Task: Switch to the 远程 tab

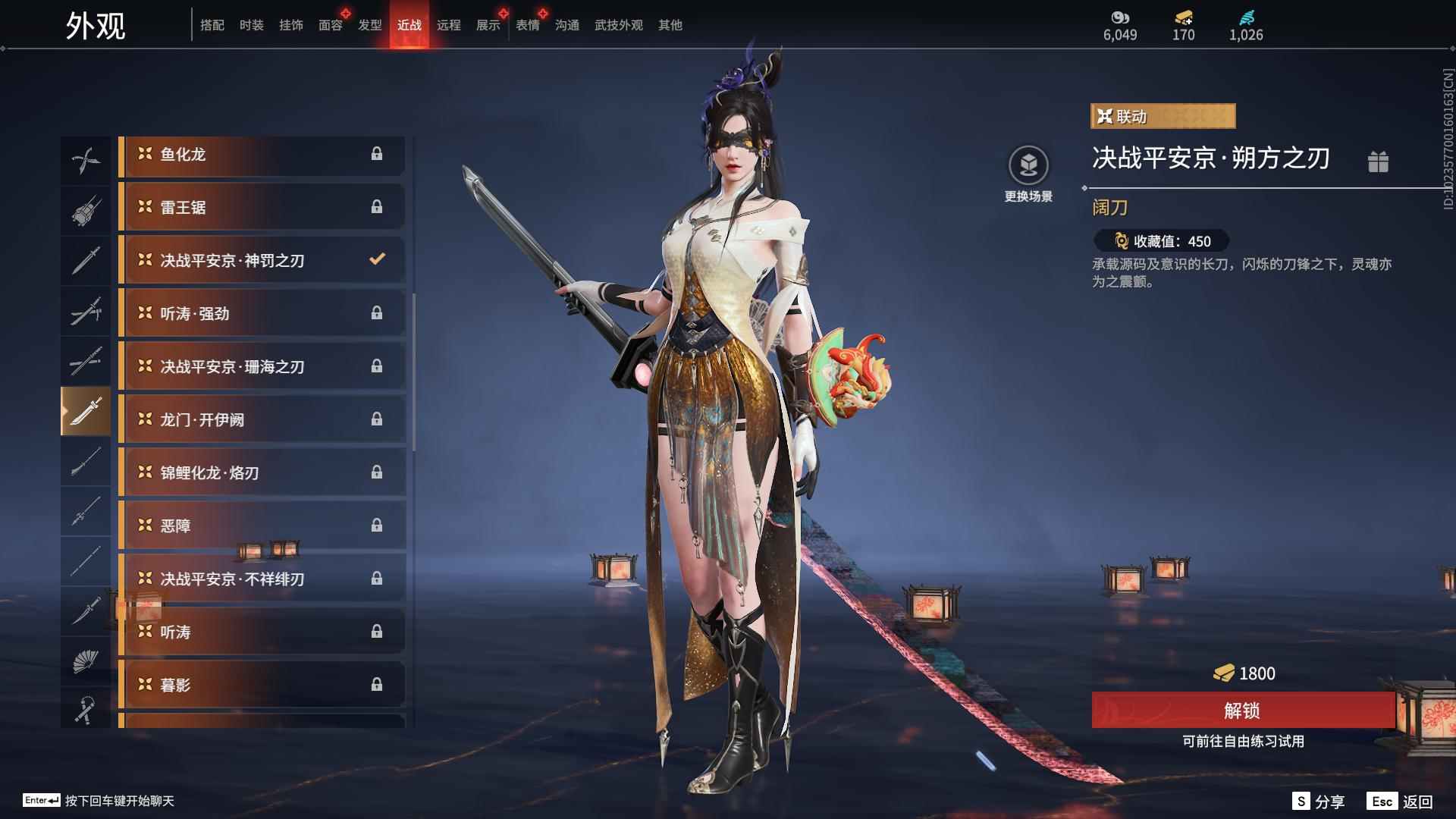Action: click(450, 24)
